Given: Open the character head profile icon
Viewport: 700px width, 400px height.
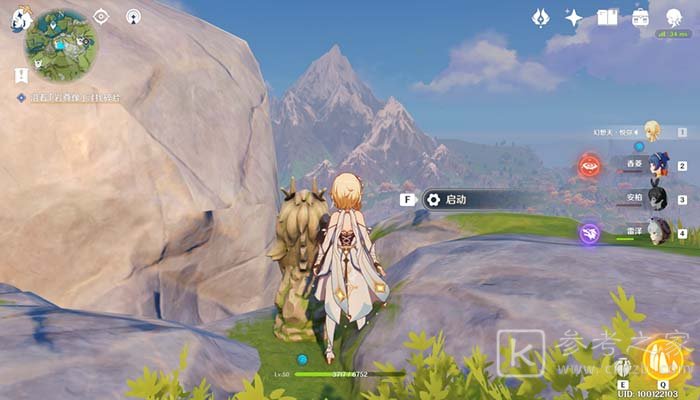Looking at the screenshot, I should pyautogui.click(x=671, y=15).
